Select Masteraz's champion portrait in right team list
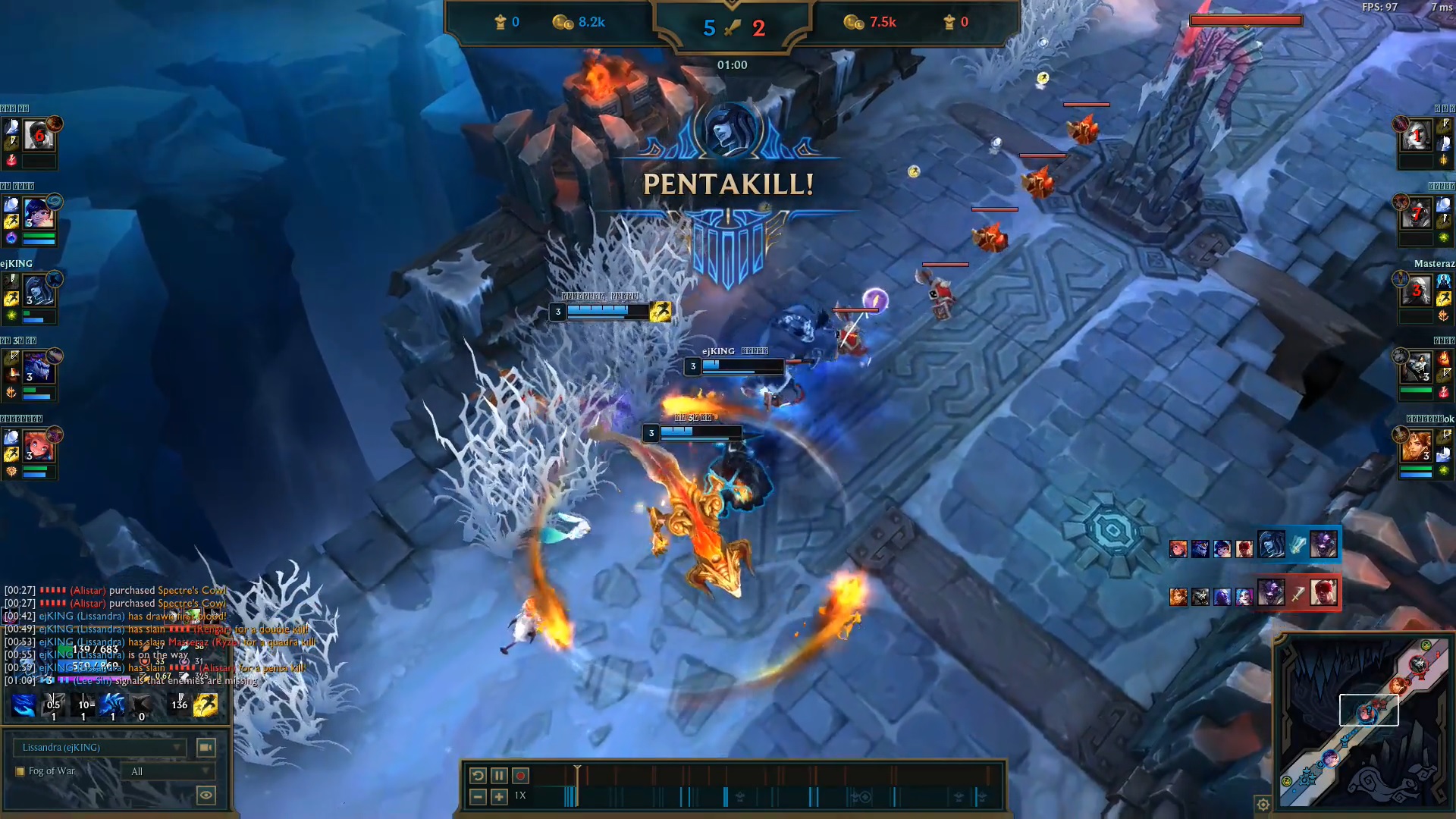Viewport: 1456px width, 819px height. (x=1416, y=292)
